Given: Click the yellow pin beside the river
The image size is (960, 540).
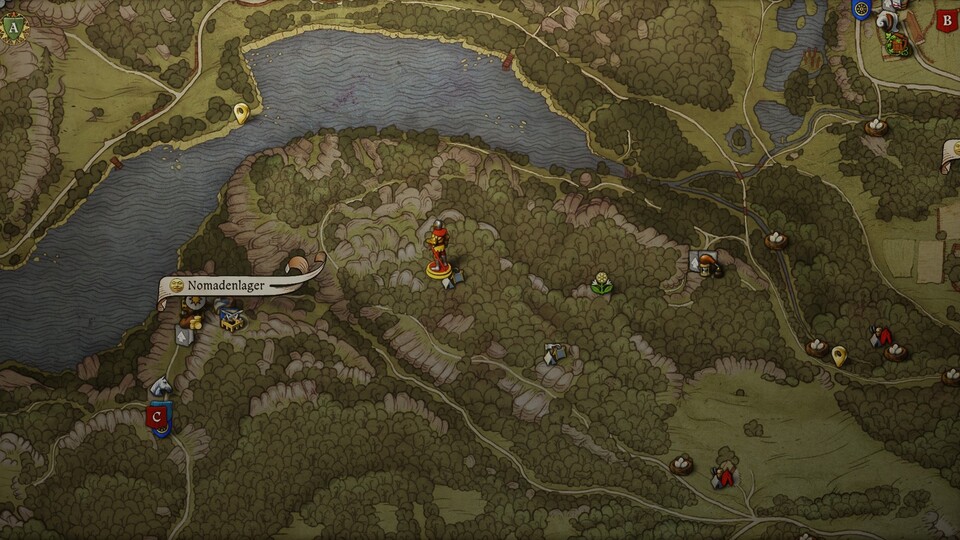Looking at the screenshot, I should [240, 114].
